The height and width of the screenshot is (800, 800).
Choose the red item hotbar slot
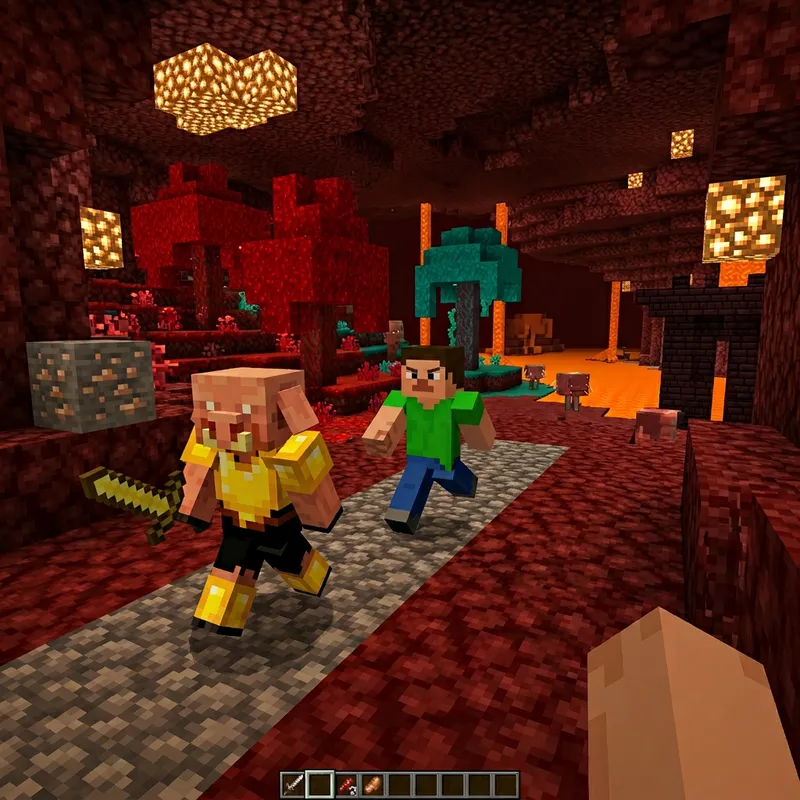tap(347, 783)
